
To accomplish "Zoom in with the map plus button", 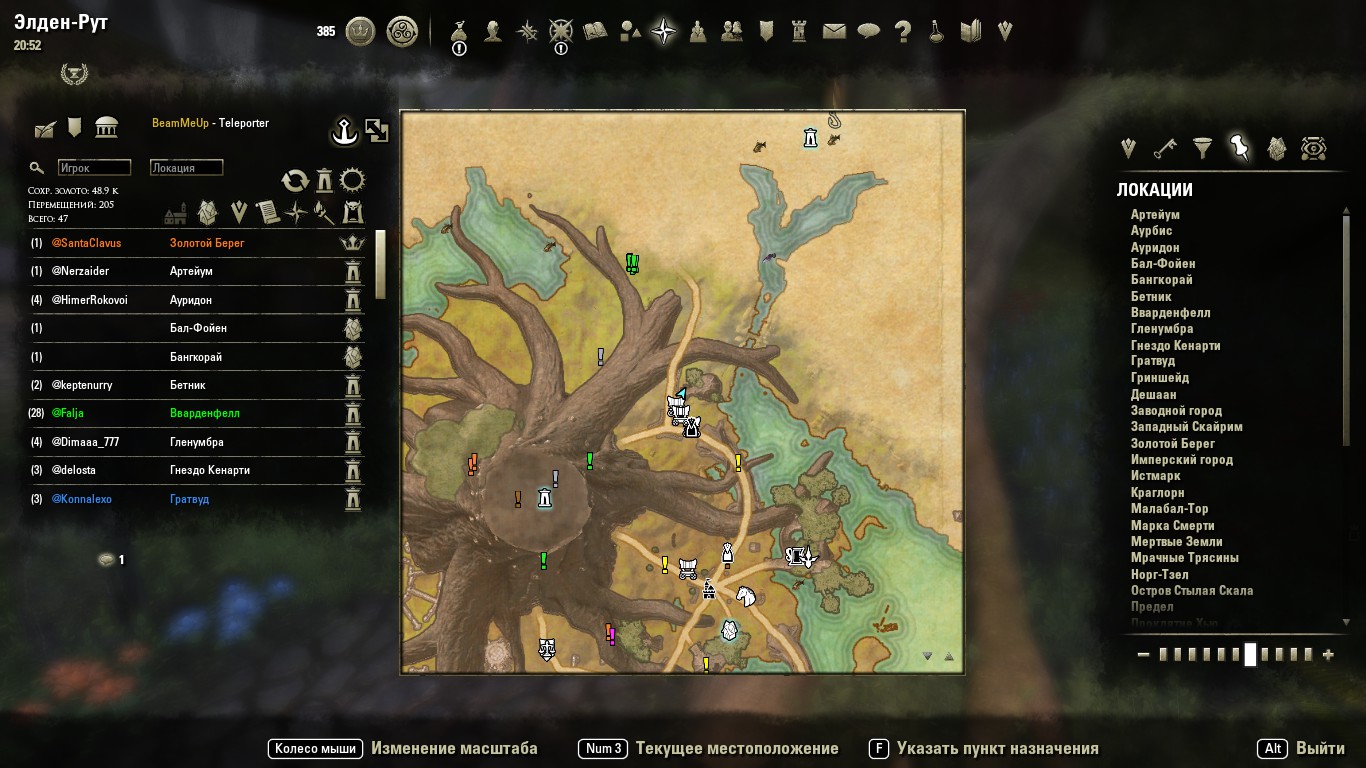I will click(x=1328, y=655).
